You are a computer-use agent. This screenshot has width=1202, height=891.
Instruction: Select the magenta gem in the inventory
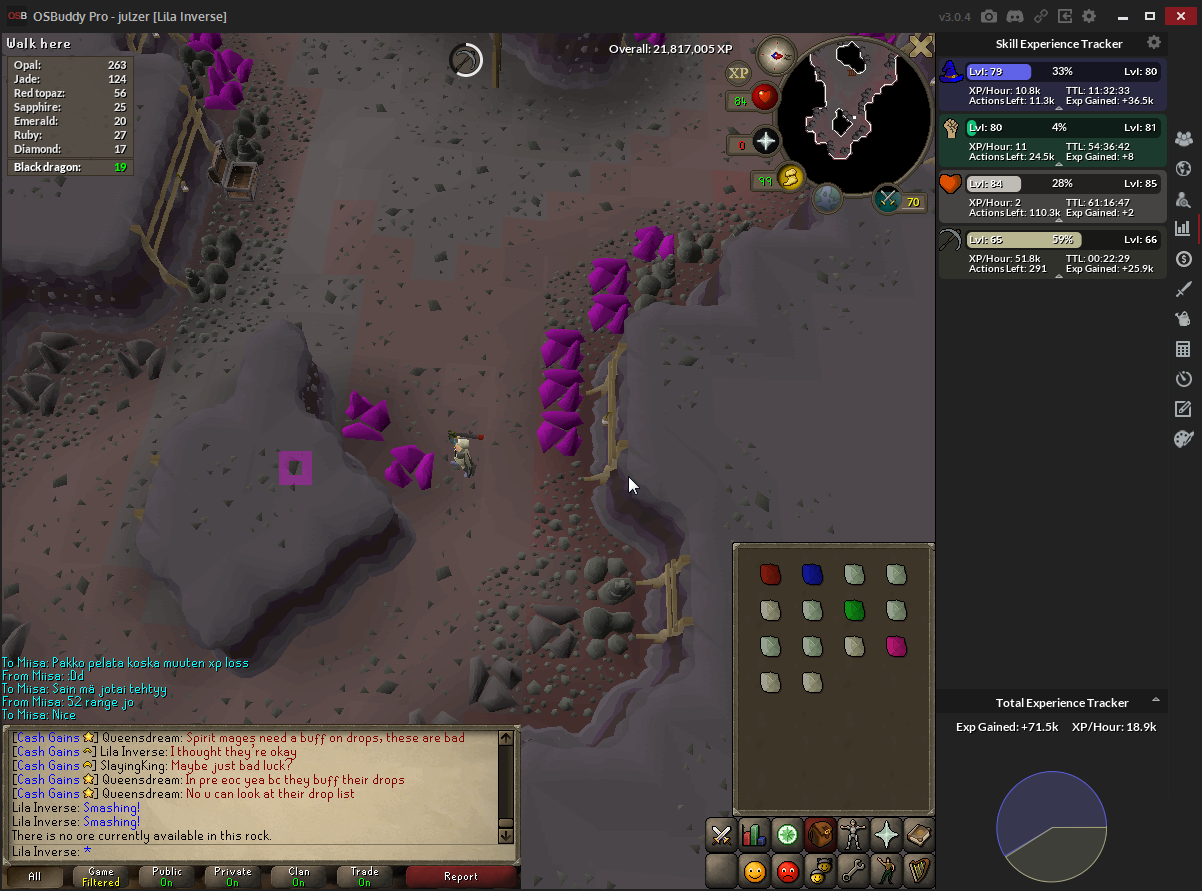click(x=896, y=646)
